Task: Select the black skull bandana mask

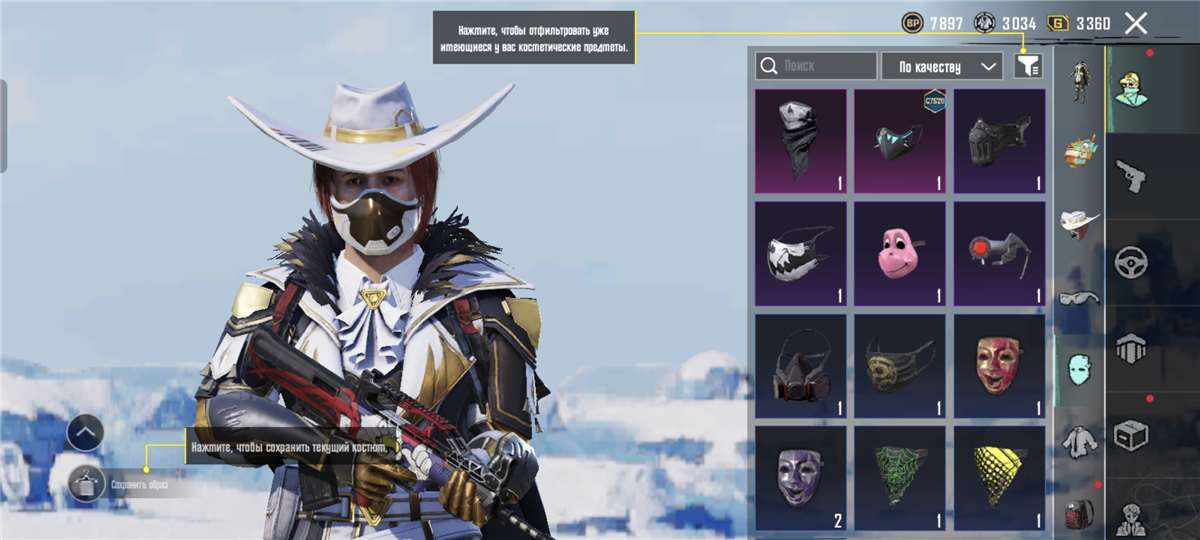Action: pyautogui.click(x=800, y=140)
